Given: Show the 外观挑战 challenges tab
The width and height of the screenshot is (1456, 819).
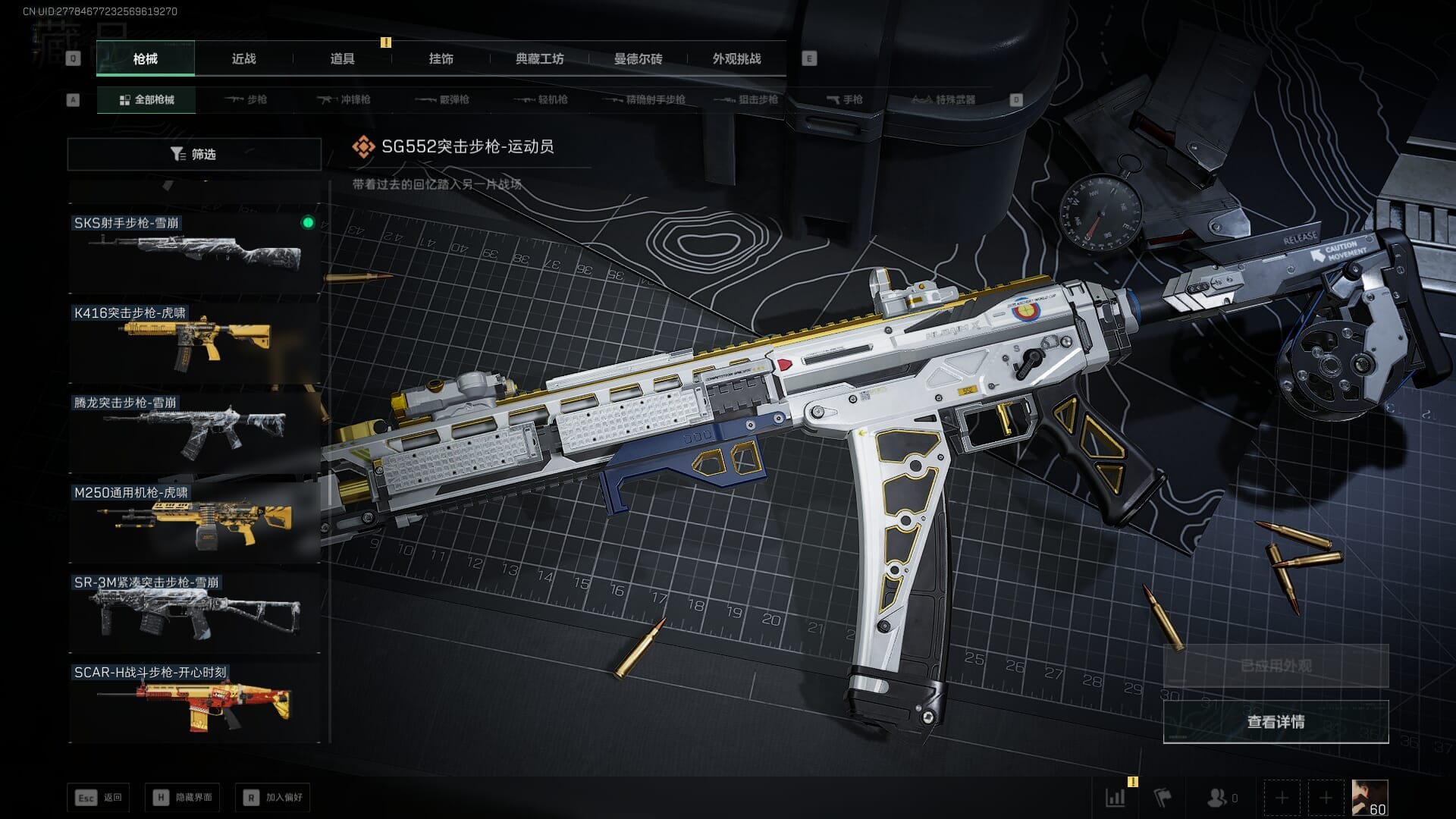Looking at the screenshot, I should coord(736,58).
